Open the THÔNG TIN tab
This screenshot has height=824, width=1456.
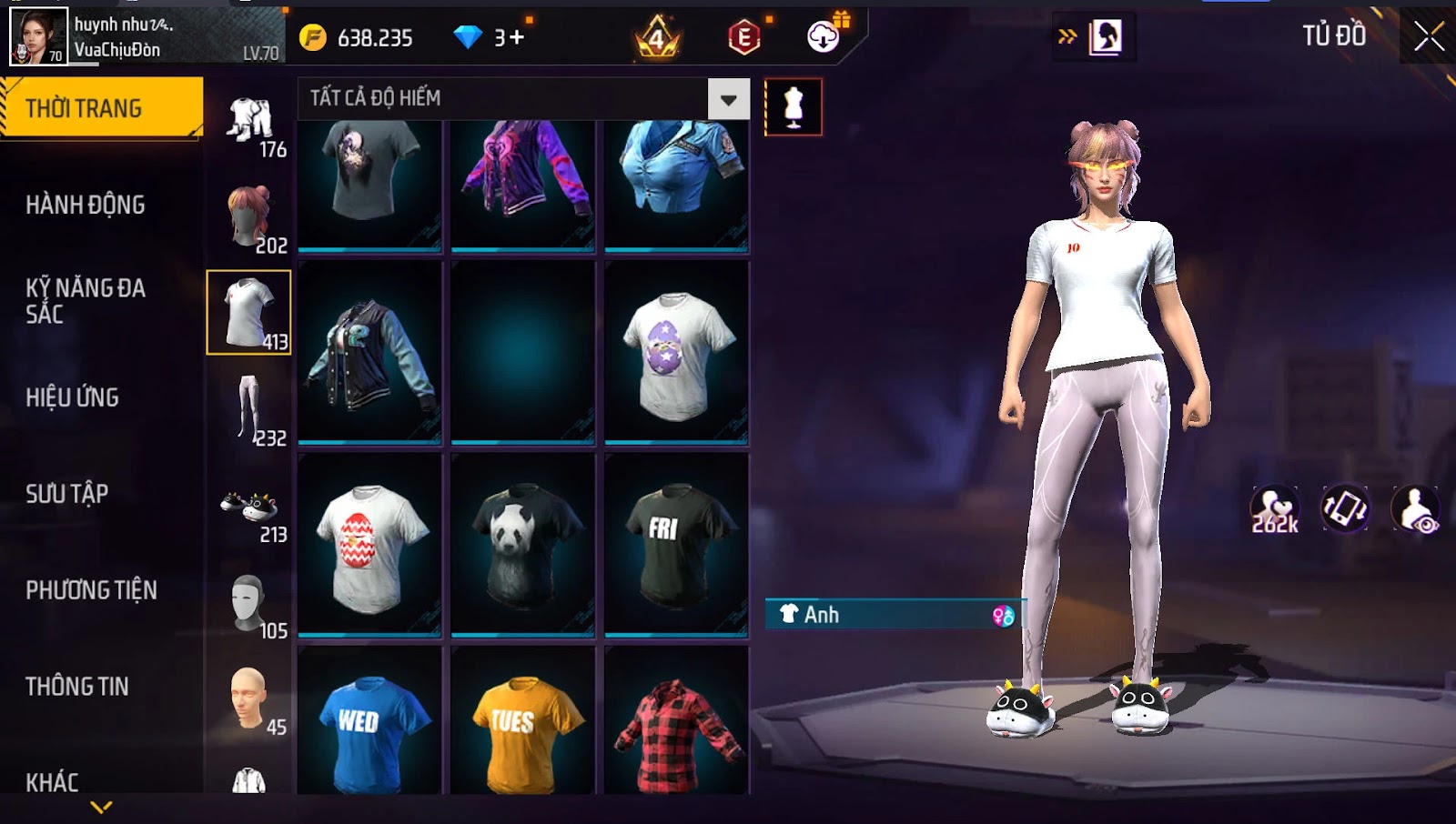pos(77,687)
